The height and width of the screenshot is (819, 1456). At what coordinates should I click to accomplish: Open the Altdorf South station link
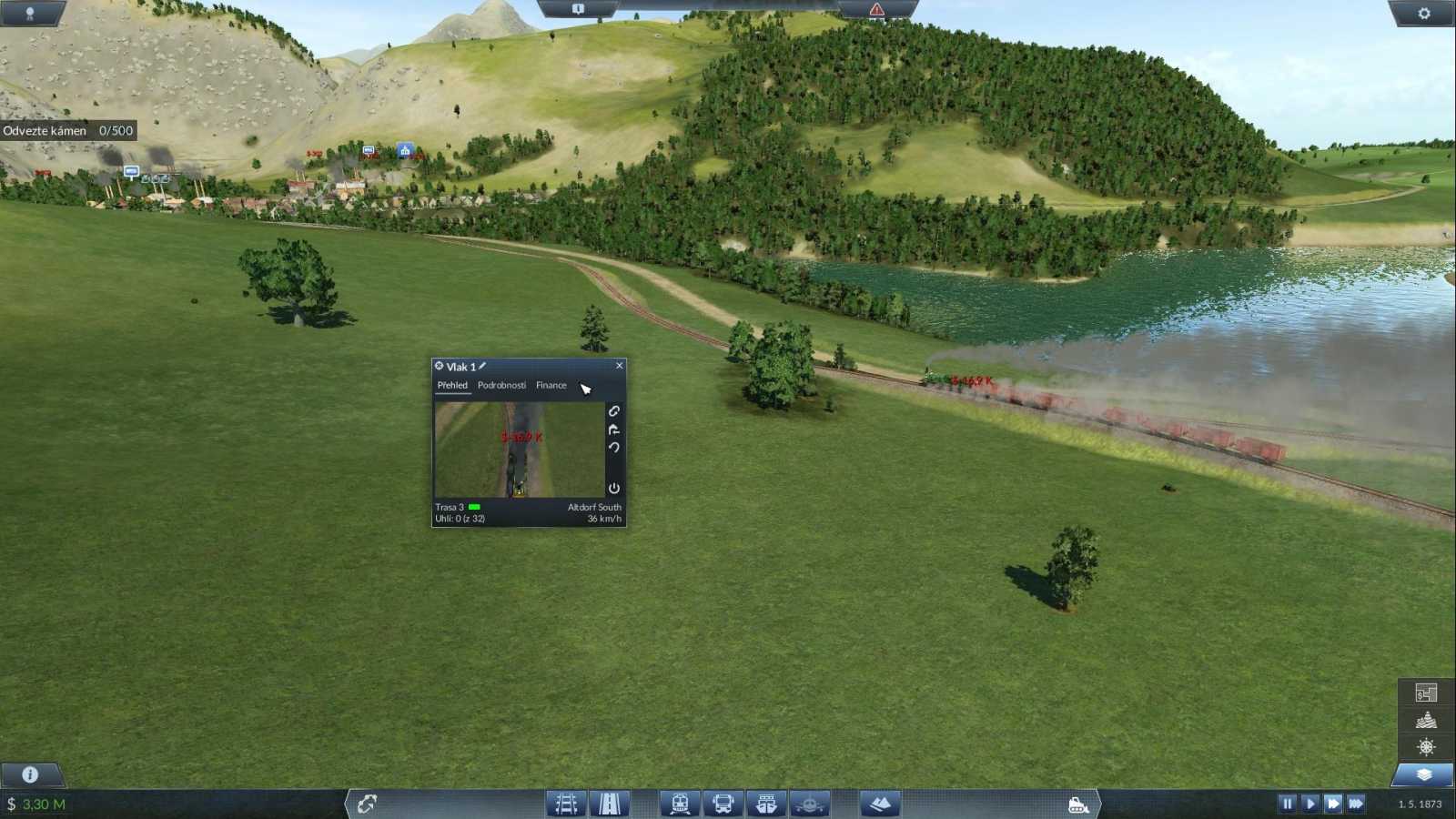(595, 507)
